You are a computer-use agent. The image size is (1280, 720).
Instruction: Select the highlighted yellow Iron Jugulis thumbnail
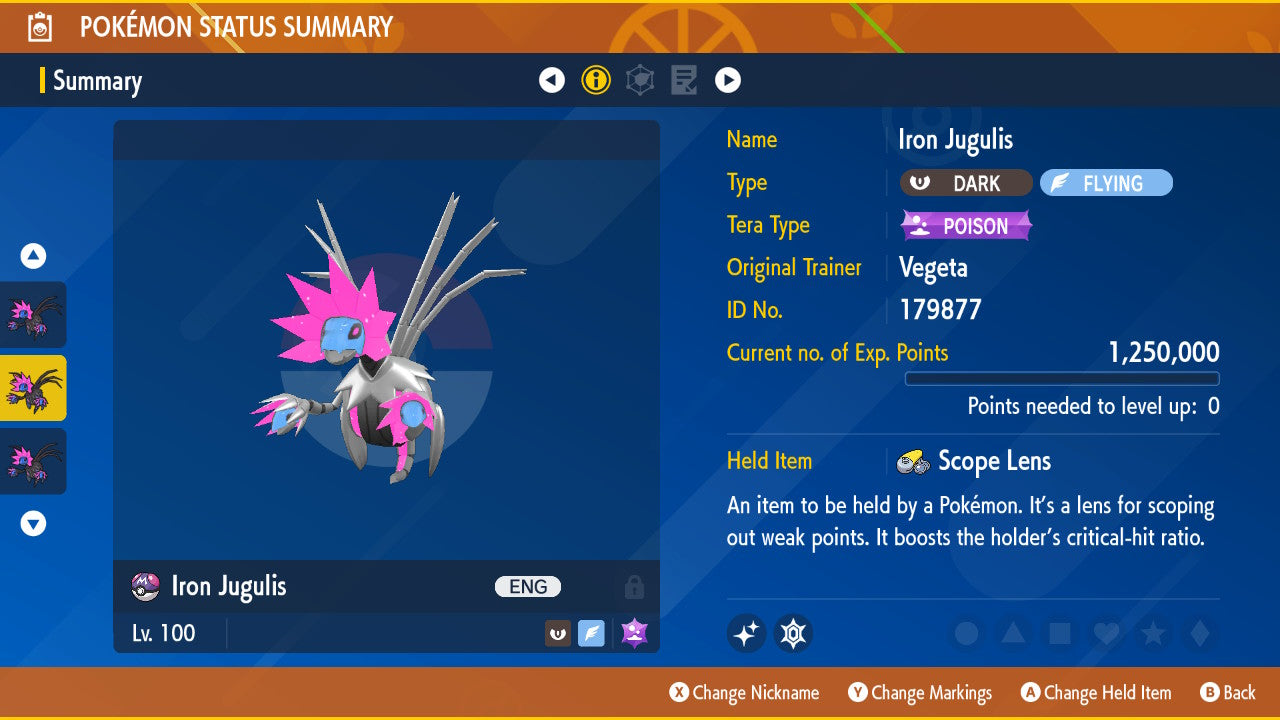[x=34, y=388]
